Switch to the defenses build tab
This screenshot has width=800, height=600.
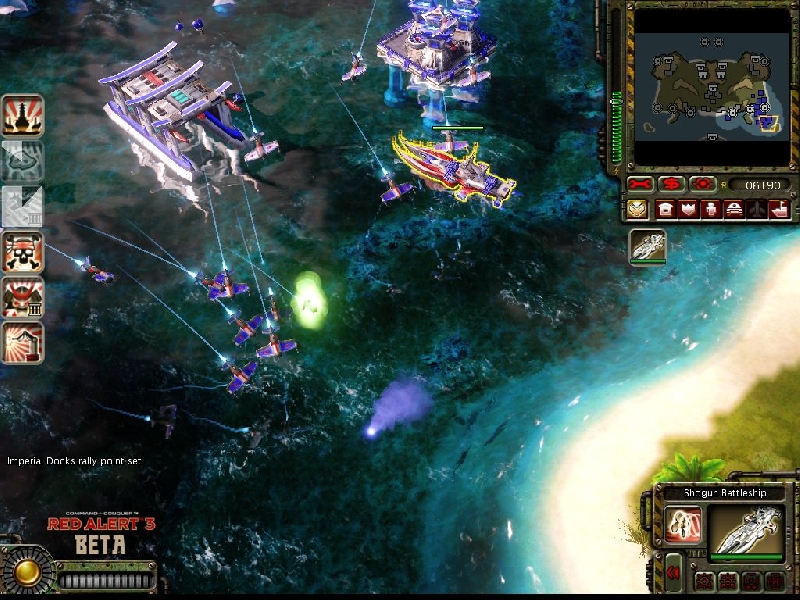(x=687, y=209)
